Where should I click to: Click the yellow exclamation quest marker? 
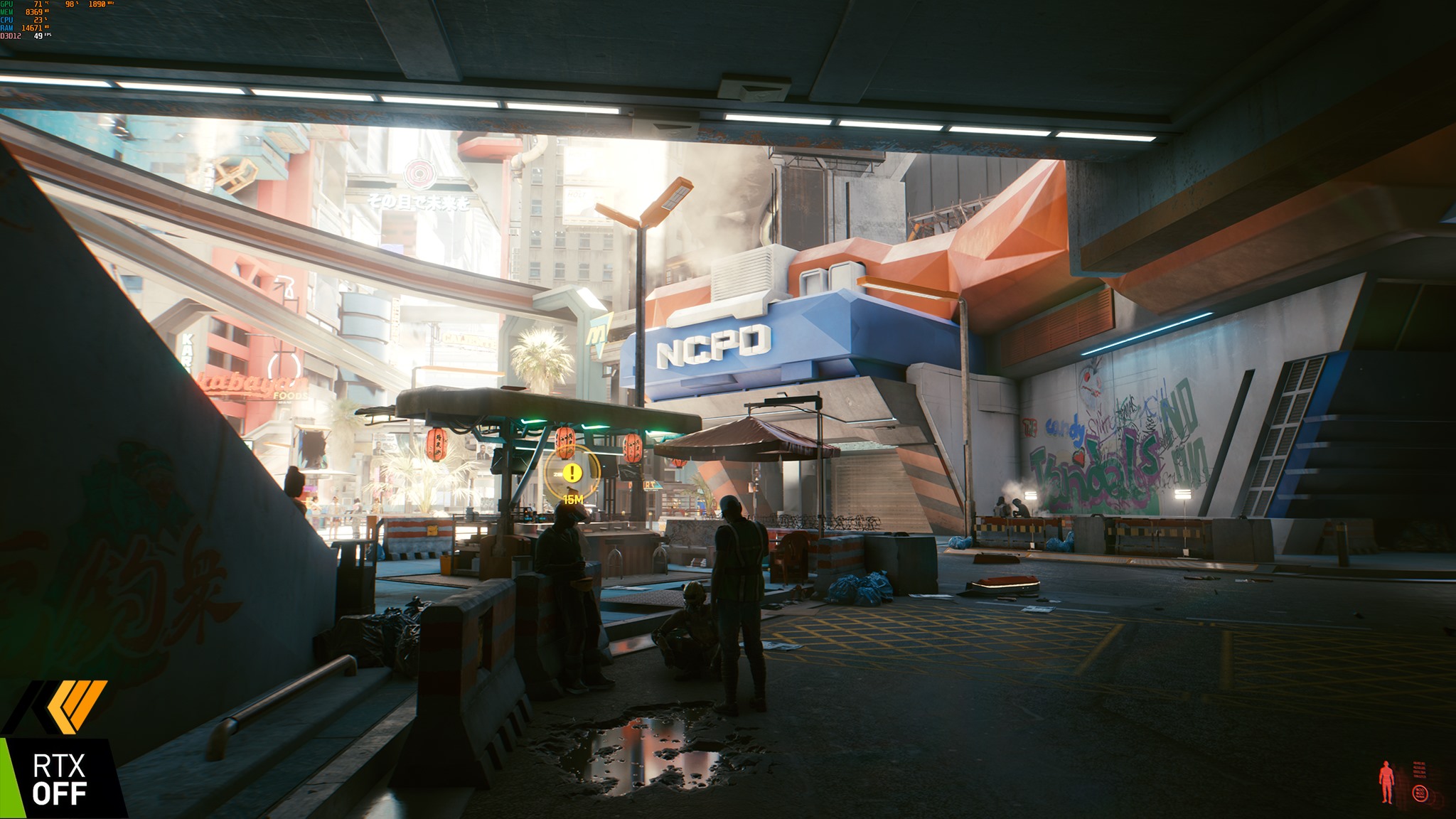point(572,473)
